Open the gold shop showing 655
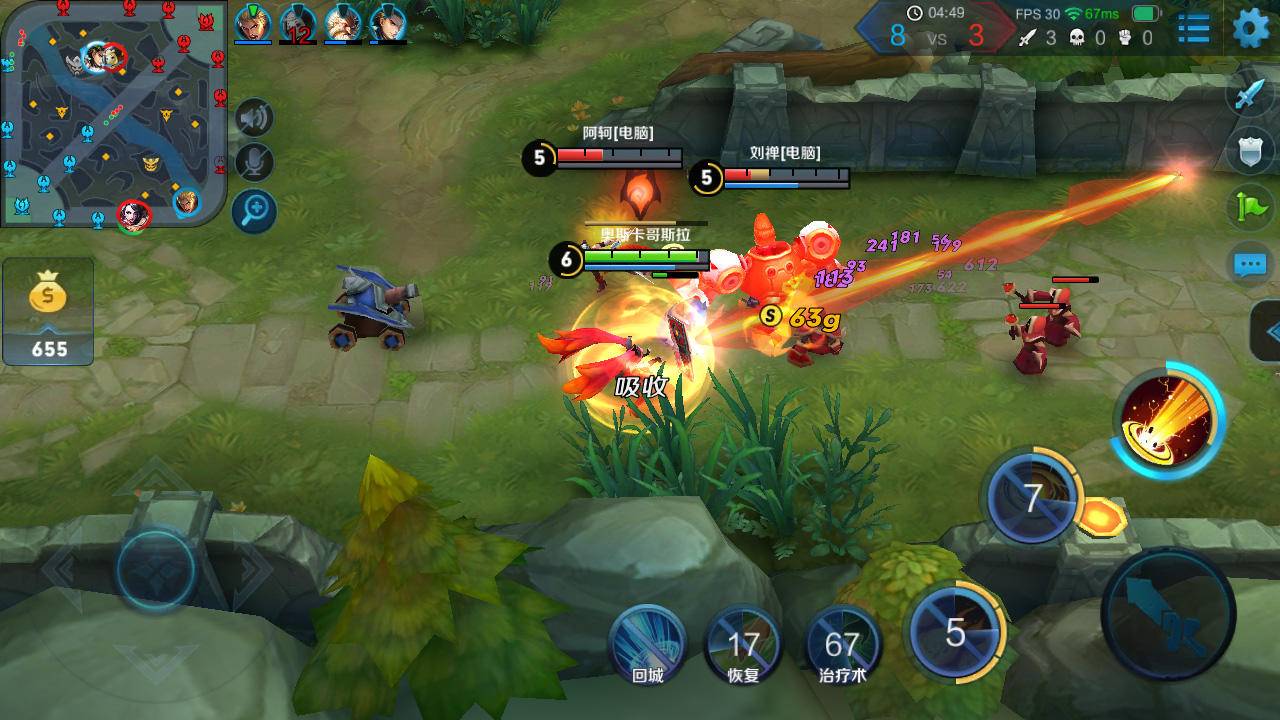This screenshot has width=1280, height=720. coord(48,312)
